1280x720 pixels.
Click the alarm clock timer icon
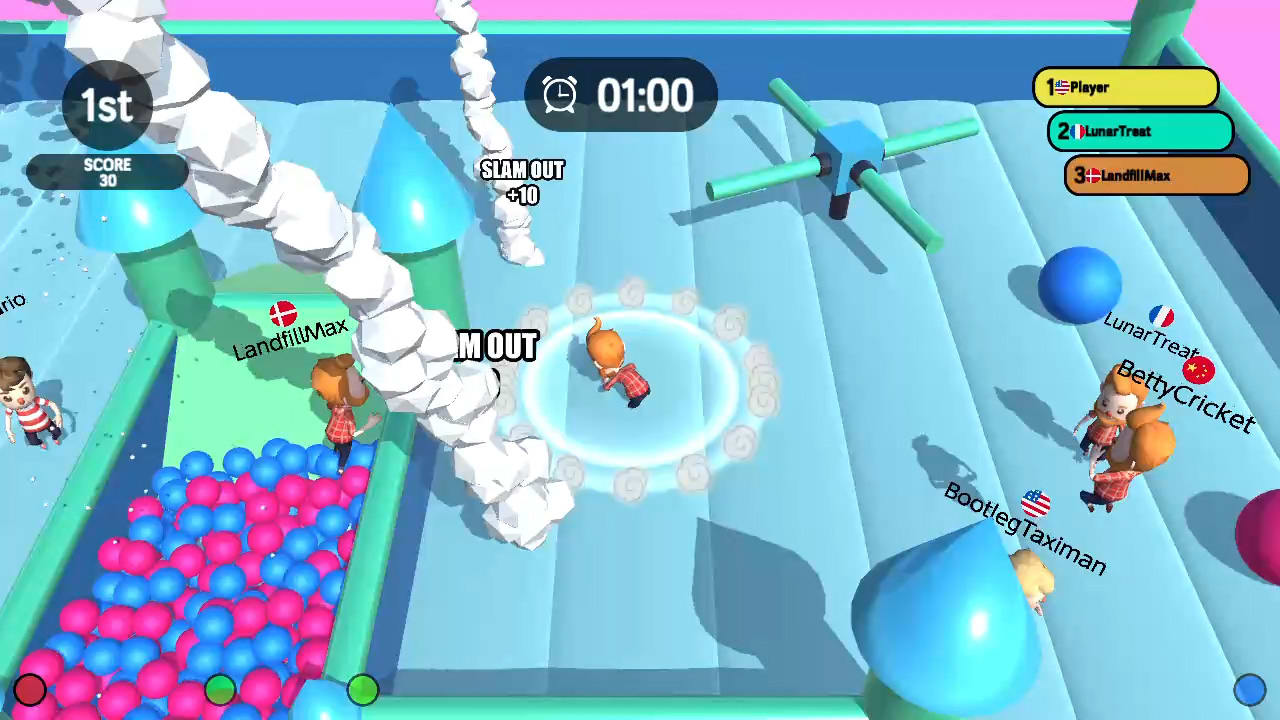point(560,95)
